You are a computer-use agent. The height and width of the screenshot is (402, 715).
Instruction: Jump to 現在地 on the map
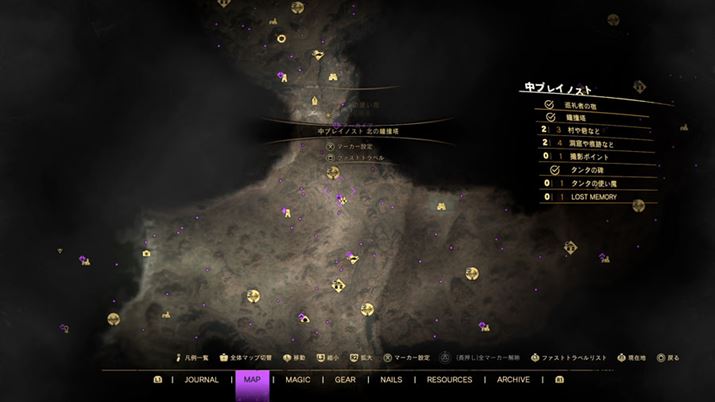636,357
